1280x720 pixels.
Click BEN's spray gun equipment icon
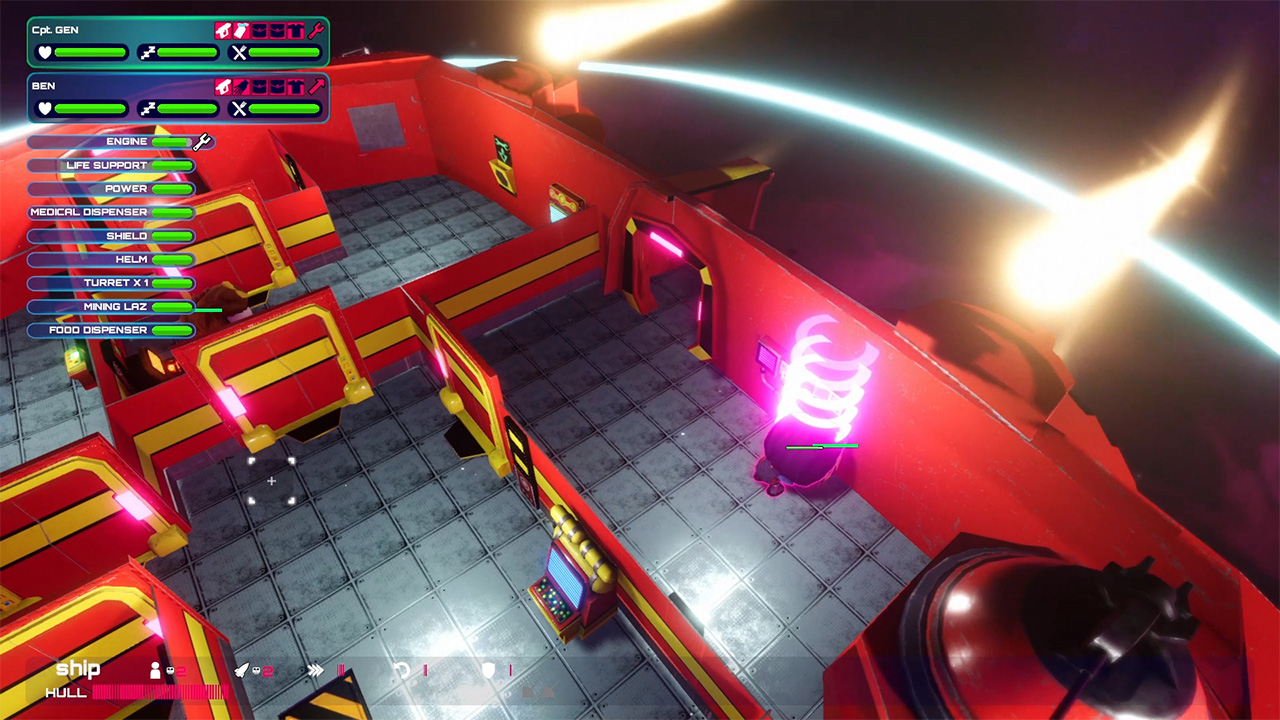coord(223,86)
